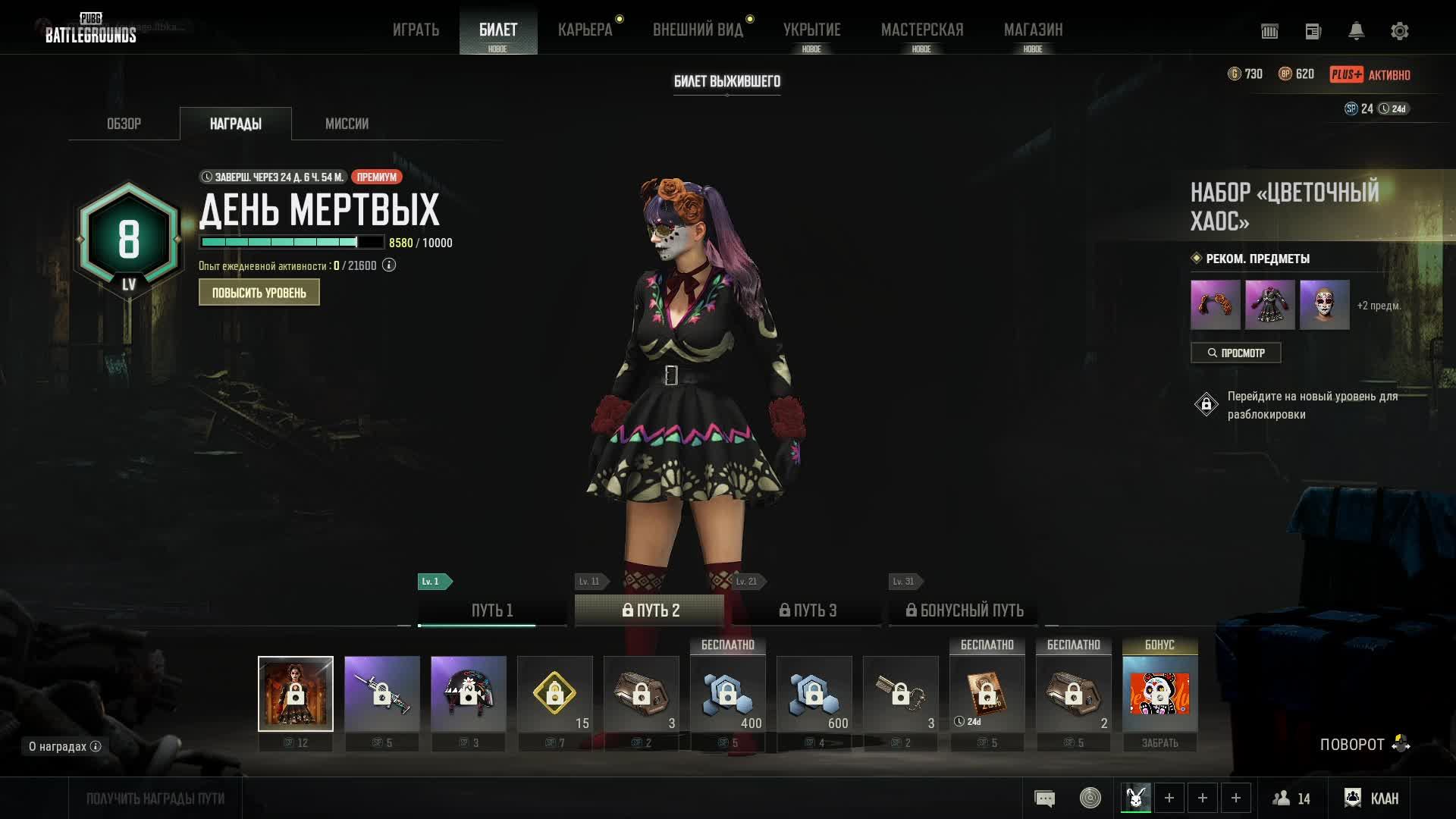The height and width of the screenshot is (819, 1456).
Task: Go to the КАРЬЕРА section
Action: [x=585, y=30]
